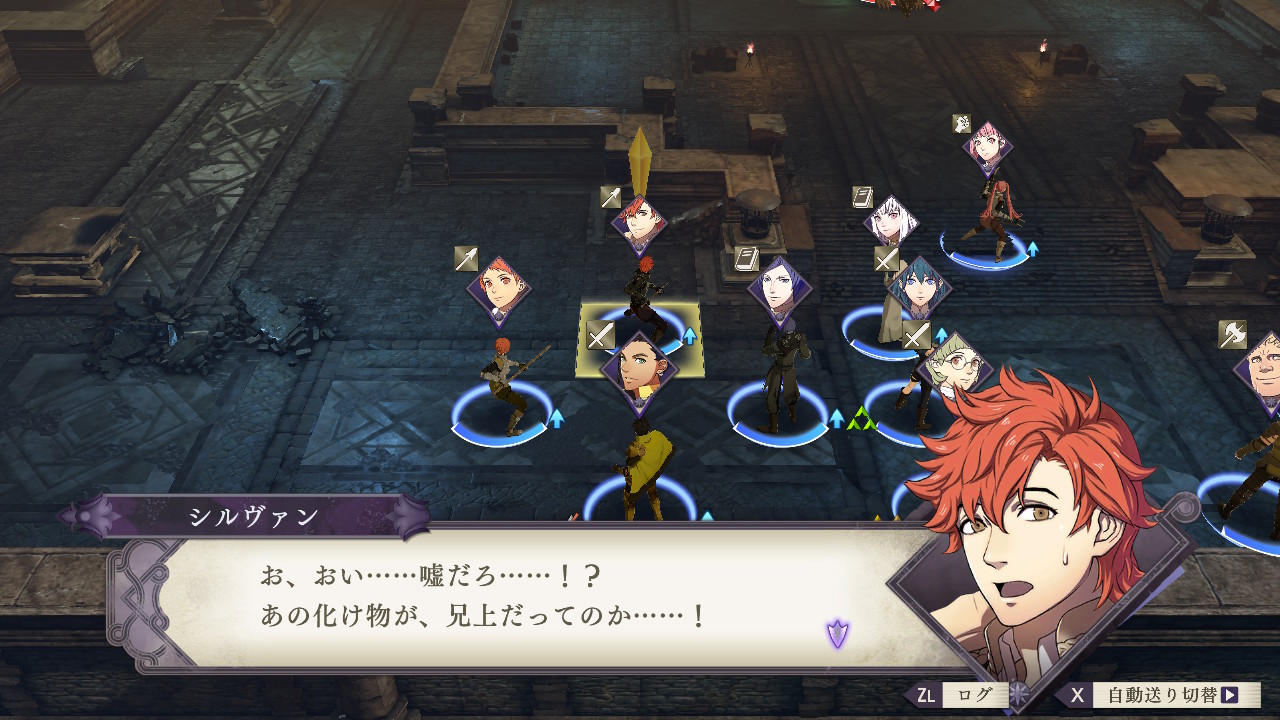Select the blue-haired sword unit portrait
This screenshot has height=720, width=1280.
point(919,289)
